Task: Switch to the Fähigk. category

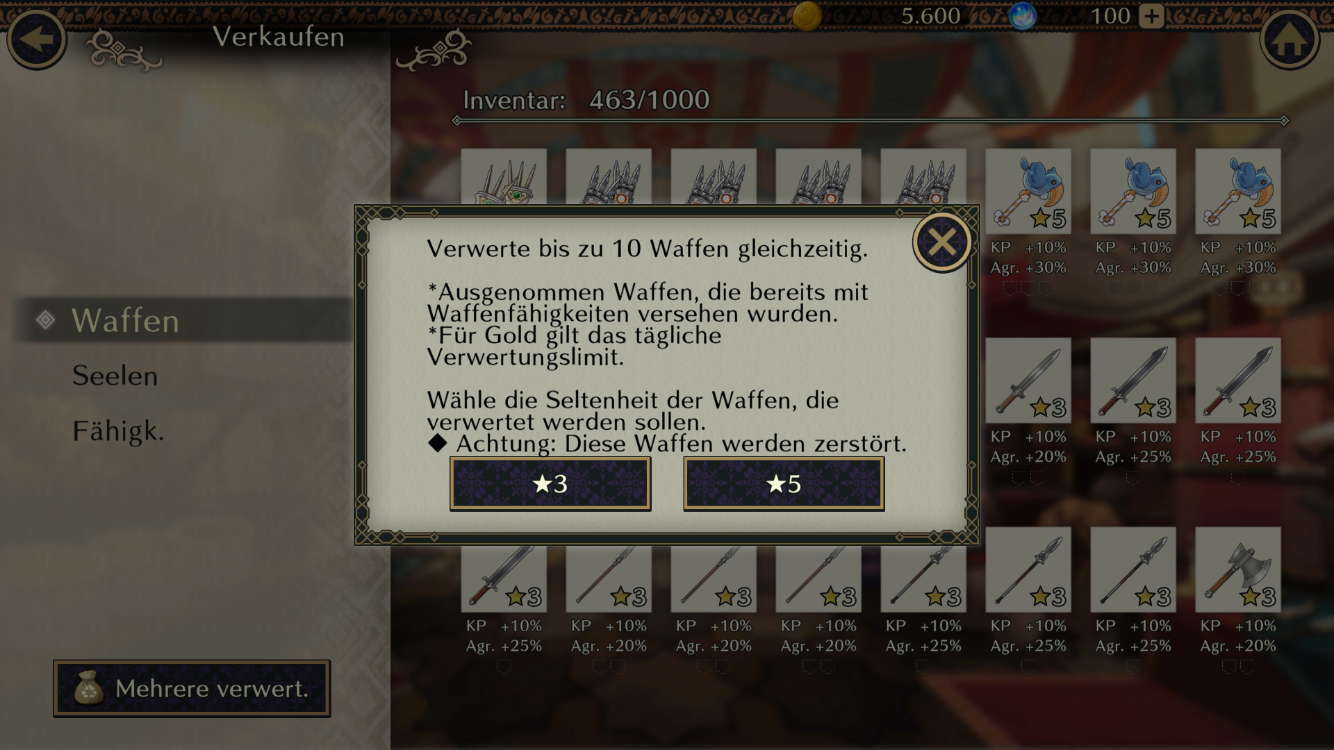Action: pos(118,431)
